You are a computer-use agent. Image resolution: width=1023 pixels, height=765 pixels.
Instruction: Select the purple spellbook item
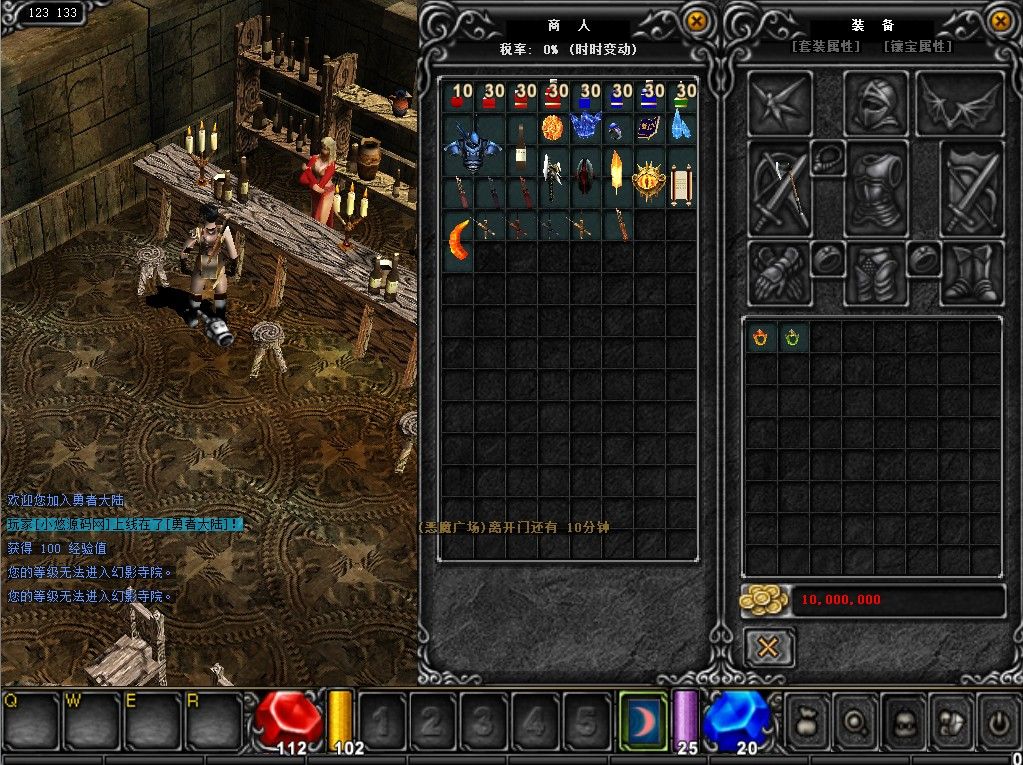tap(650, 128)
